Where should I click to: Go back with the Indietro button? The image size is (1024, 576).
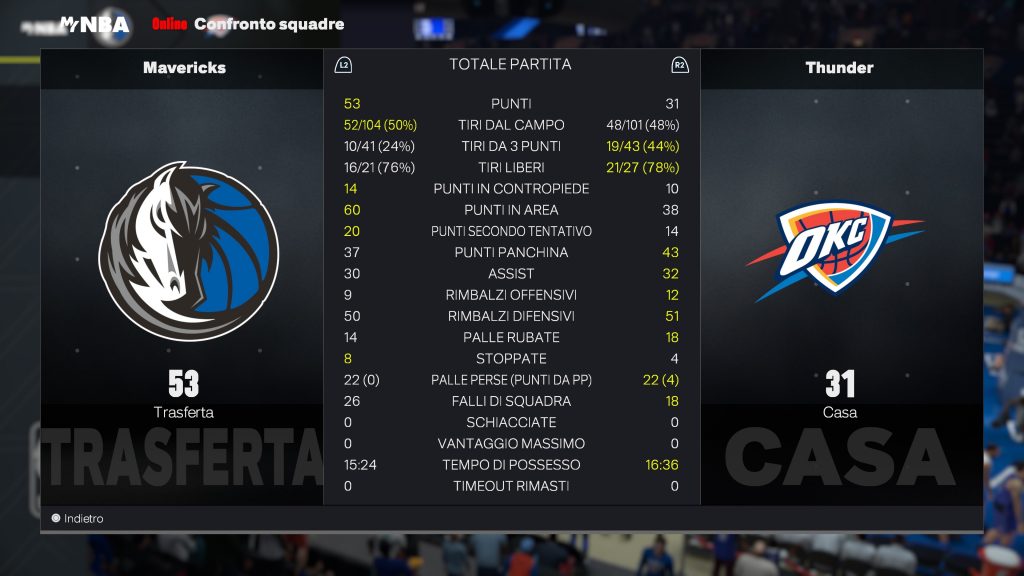(x=78, y=519)
